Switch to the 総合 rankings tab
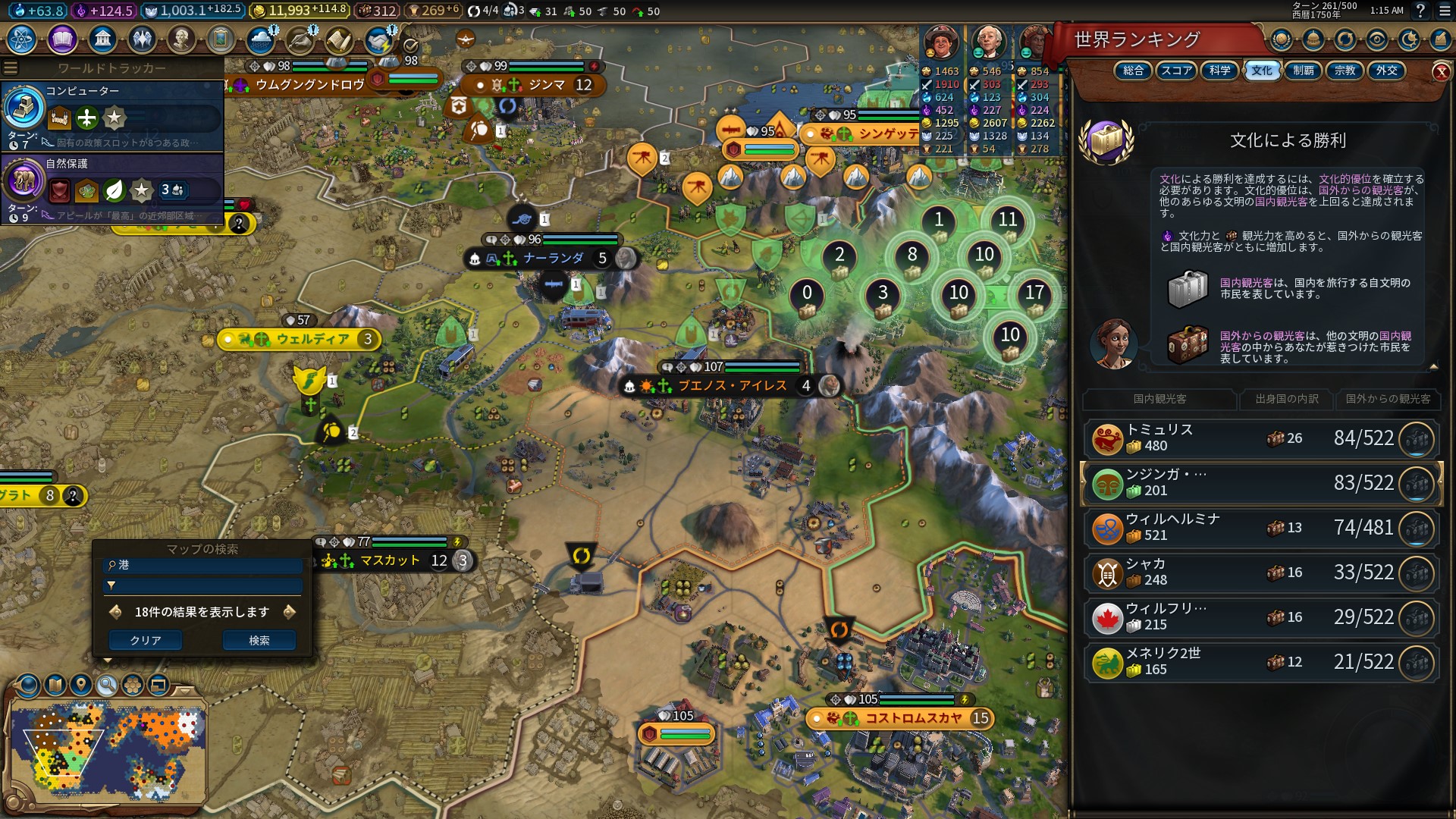Screen dimensions: 1456x819 pyautogui.click(x=1133, y=71)
